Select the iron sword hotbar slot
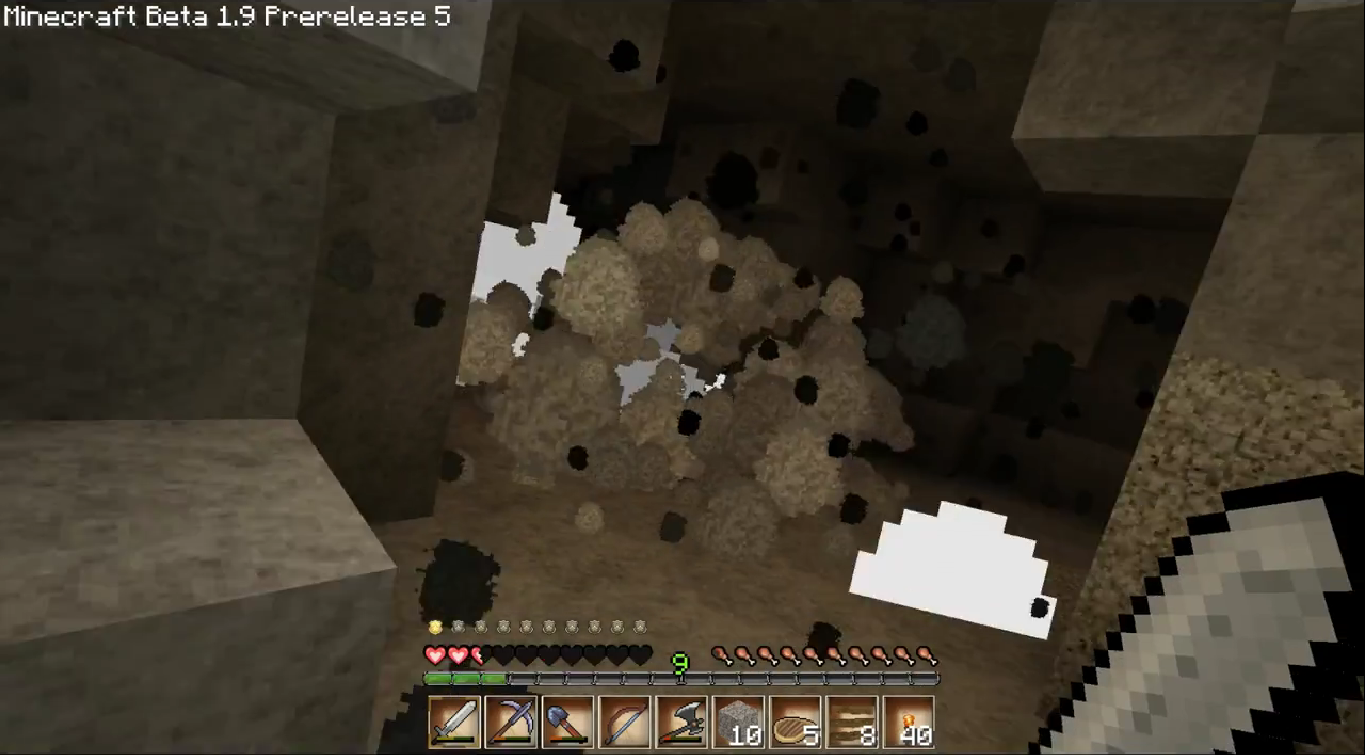The image size is (1365, 755). [454, 721]
